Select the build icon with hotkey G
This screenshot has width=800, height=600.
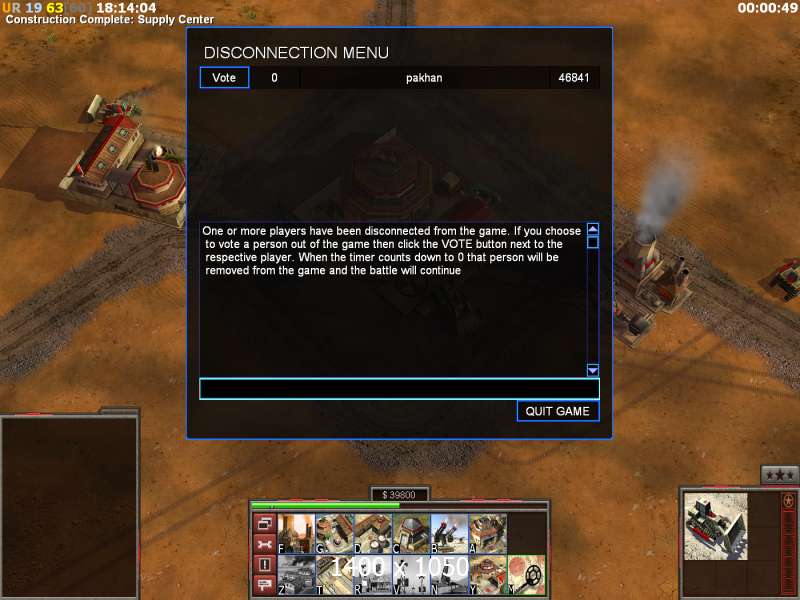tap(334, 533)
